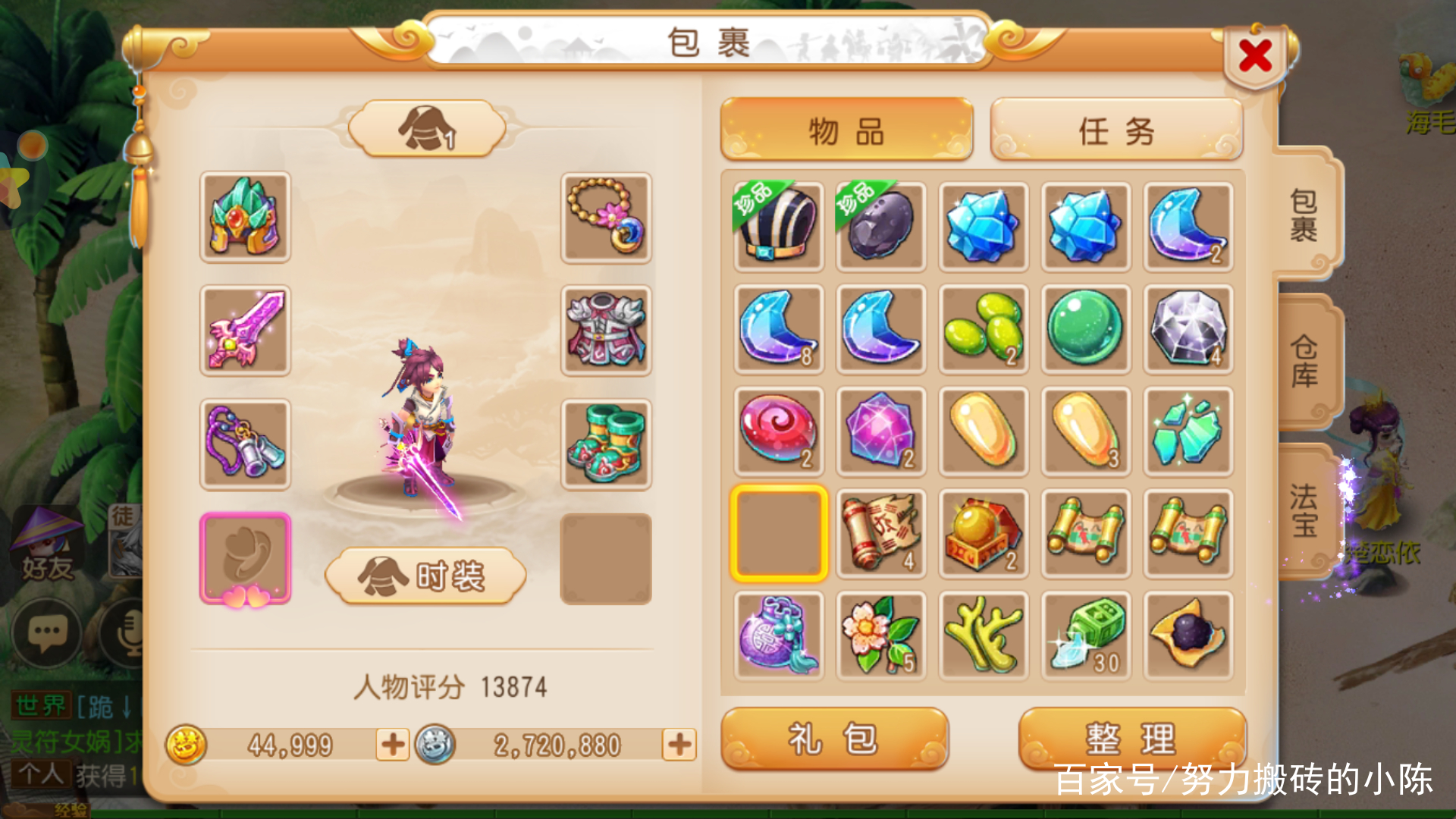This screenshot has width=1456, height=819.
Task: Select the pink sword weapon slot
Action: pyautogui.click(x=244, y=331)
